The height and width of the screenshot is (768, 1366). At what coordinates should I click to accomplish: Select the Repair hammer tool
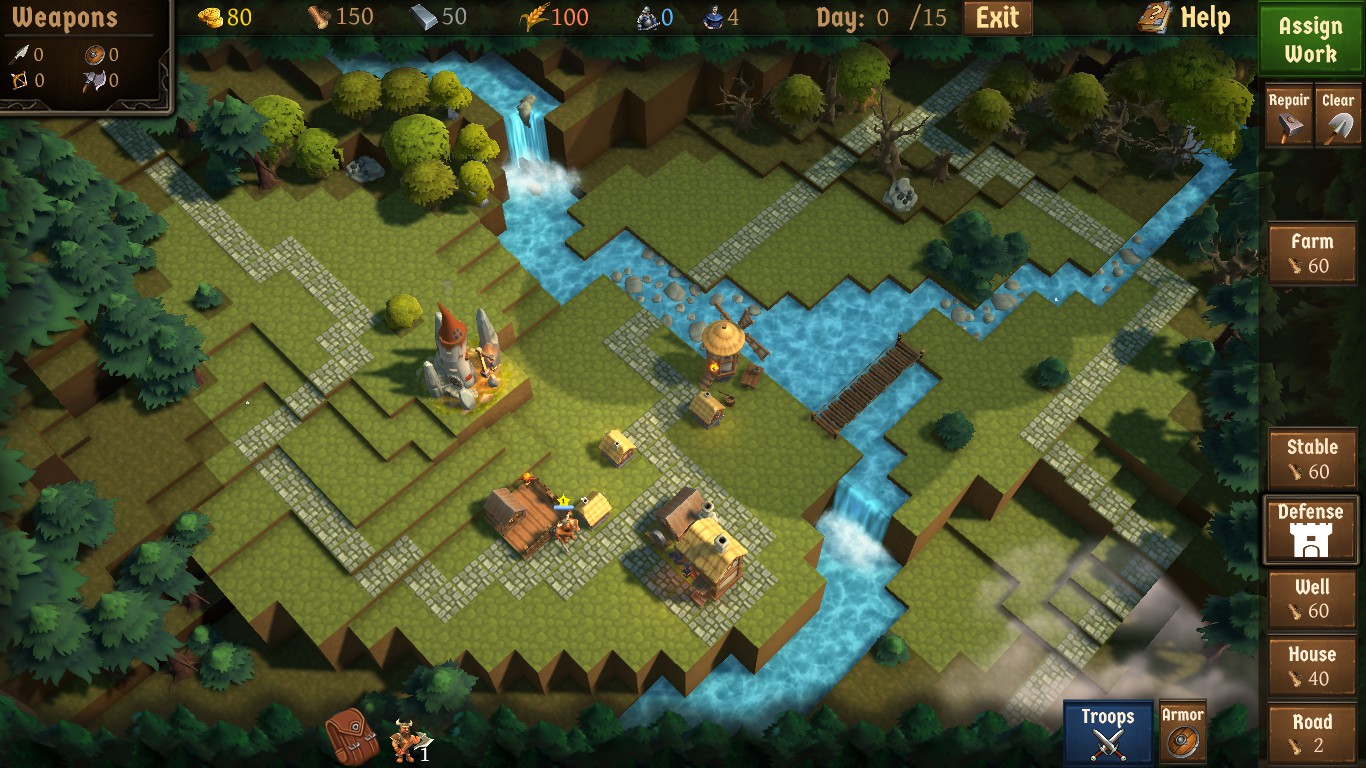(1288, 115)
